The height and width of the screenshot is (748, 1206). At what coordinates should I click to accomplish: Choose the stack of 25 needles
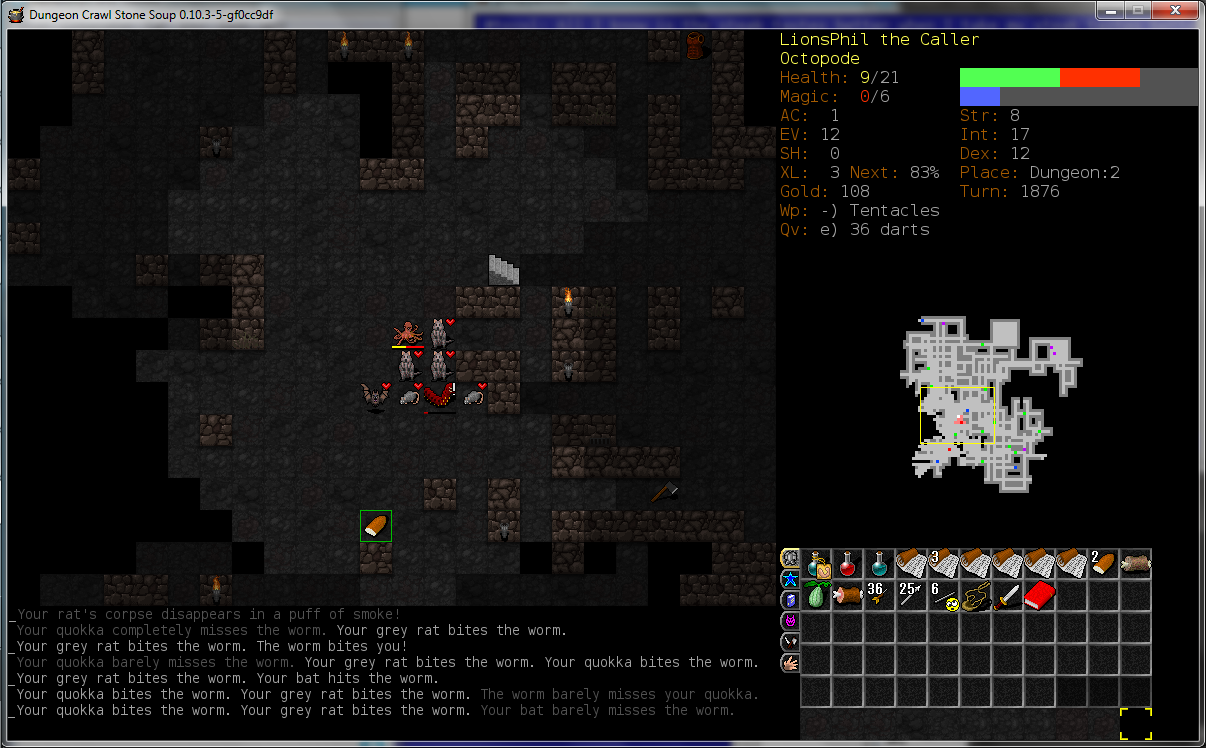[x=912, y=596]
